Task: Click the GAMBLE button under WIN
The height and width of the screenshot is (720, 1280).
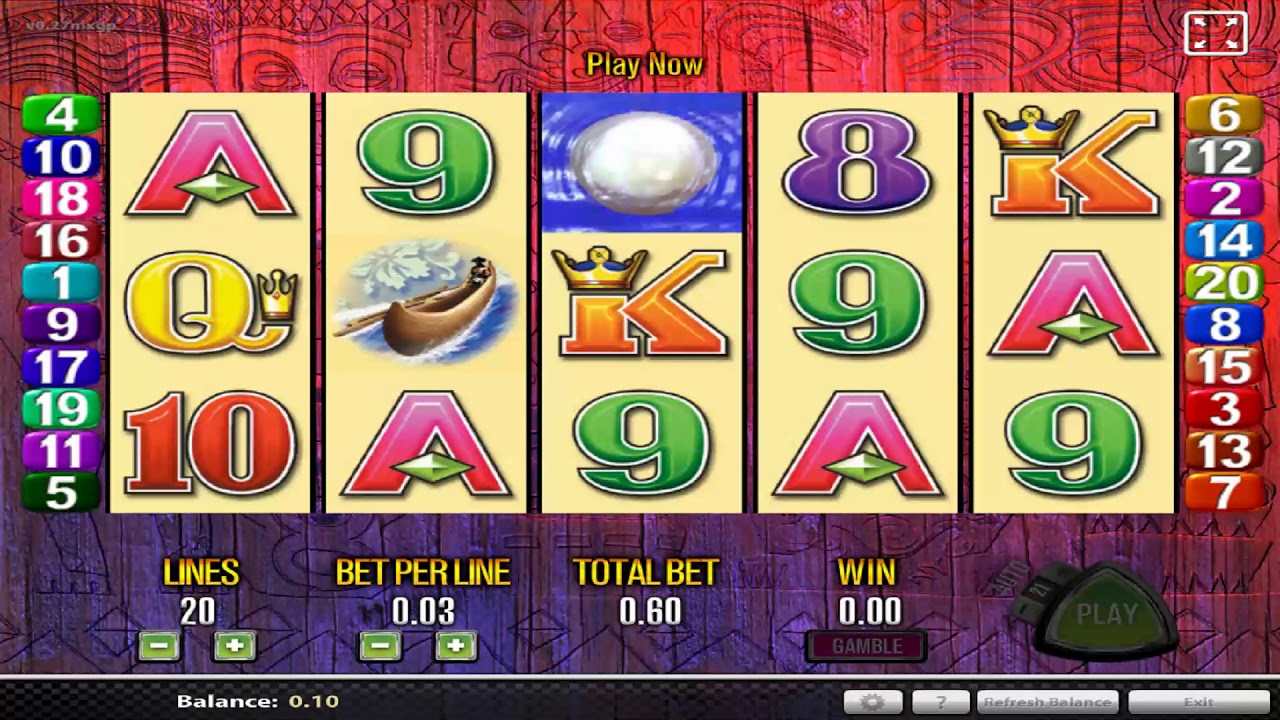Action: pyautogui.click(x=866, y=646)
